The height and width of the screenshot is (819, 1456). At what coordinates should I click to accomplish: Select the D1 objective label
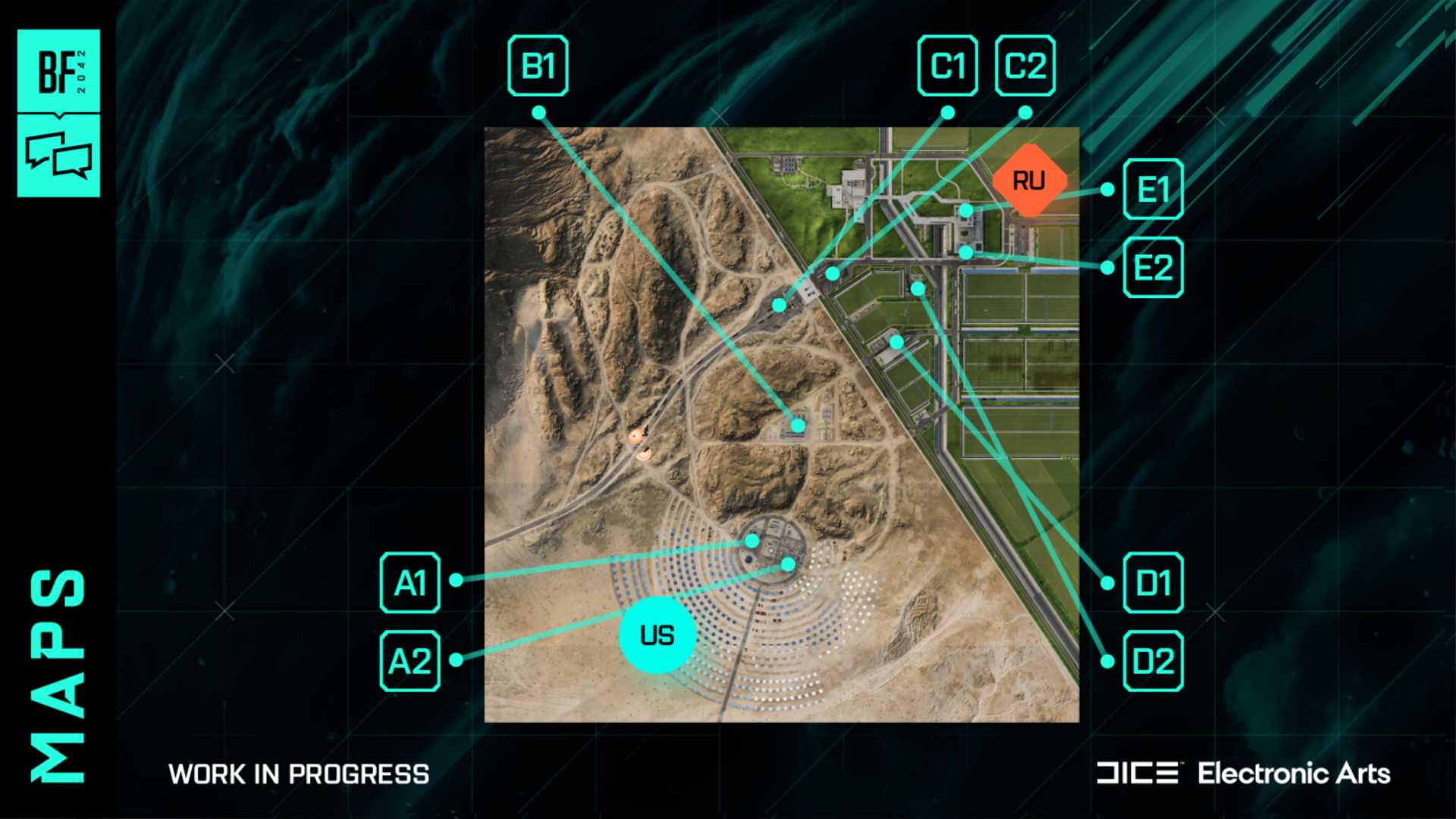tap(1153, 583)
